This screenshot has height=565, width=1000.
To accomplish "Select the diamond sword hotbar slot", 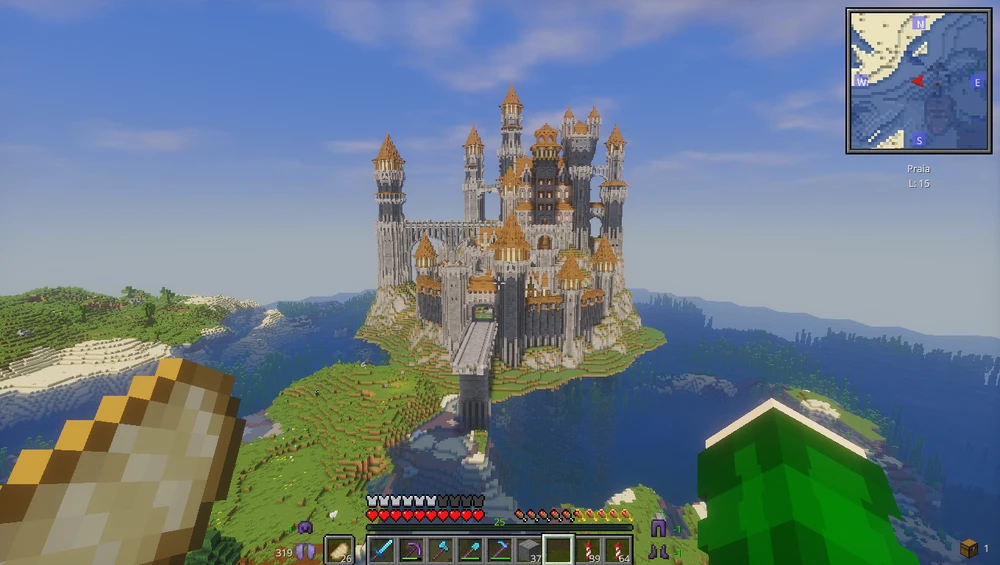I will 382,549.
